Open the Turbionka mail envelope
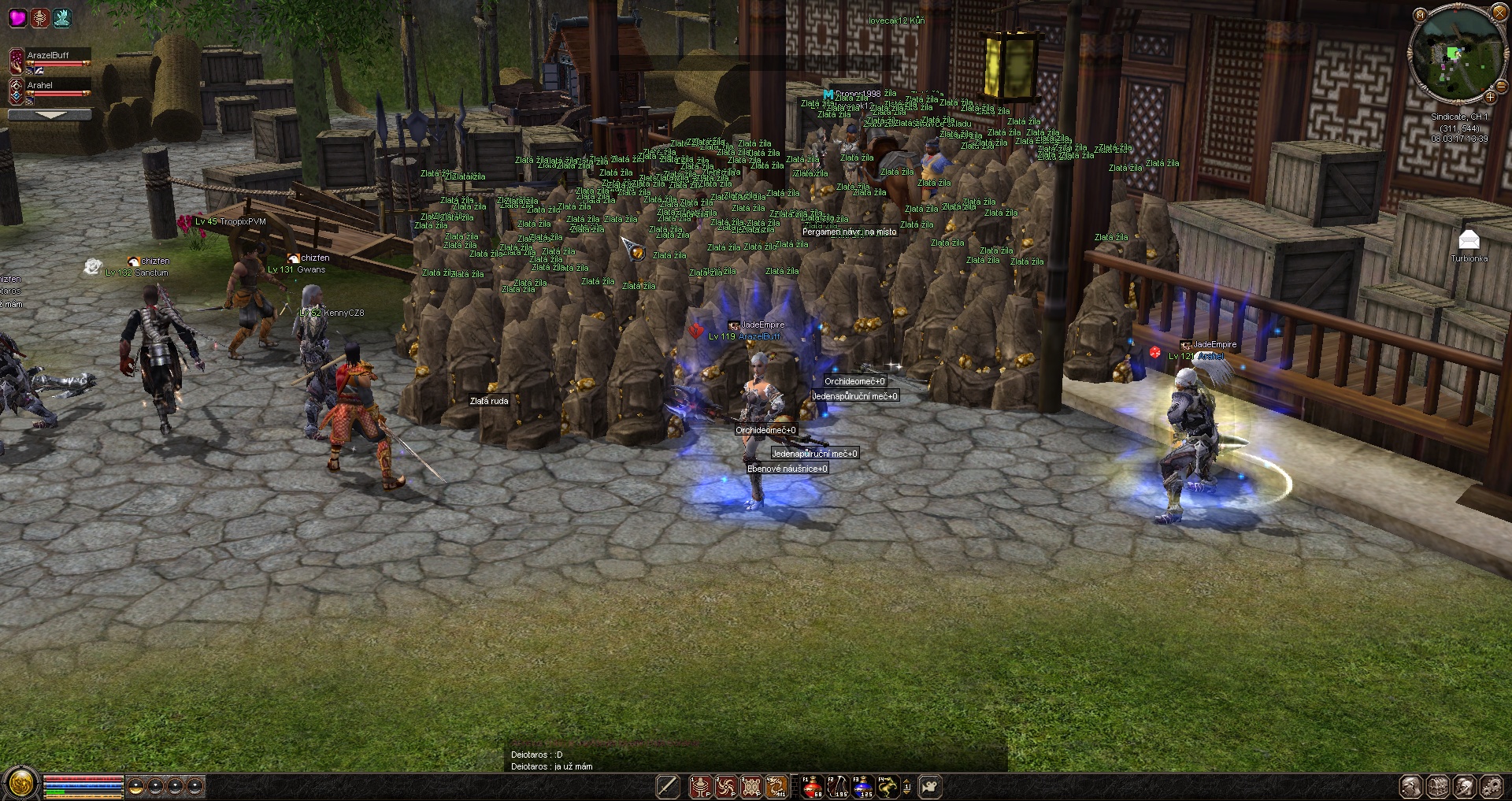Screen dimensions: 1512x801 [x=1469, y=240]
